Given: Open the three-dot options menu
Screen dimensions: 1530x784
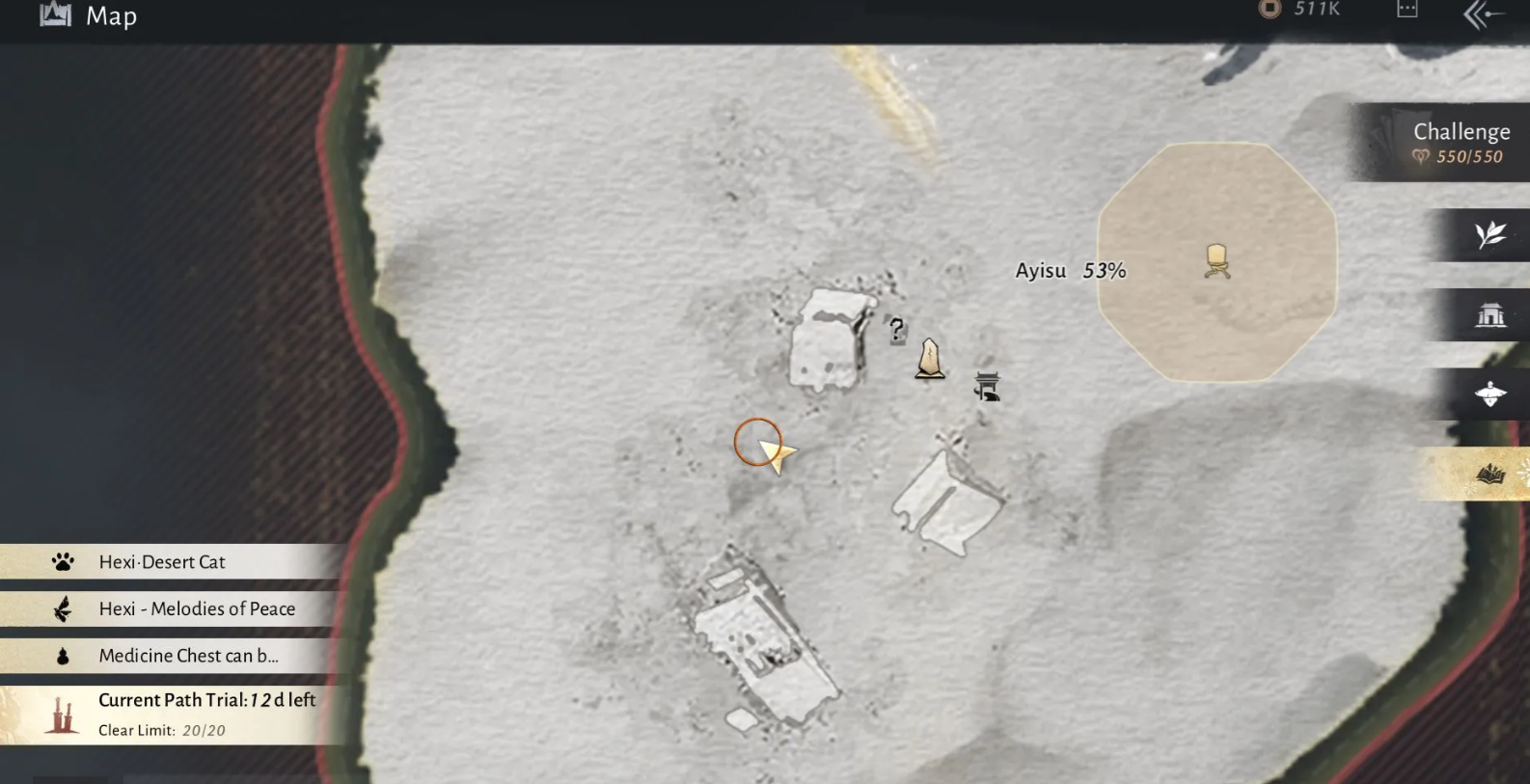Looking at the screenshot, I should click(1407, 10).
